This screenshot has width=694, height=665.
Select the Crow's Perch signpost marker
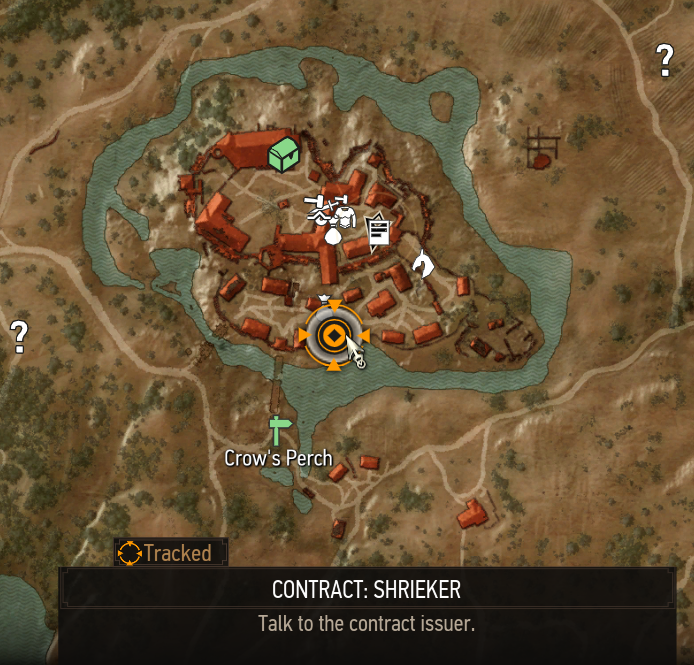coord(277,430)
